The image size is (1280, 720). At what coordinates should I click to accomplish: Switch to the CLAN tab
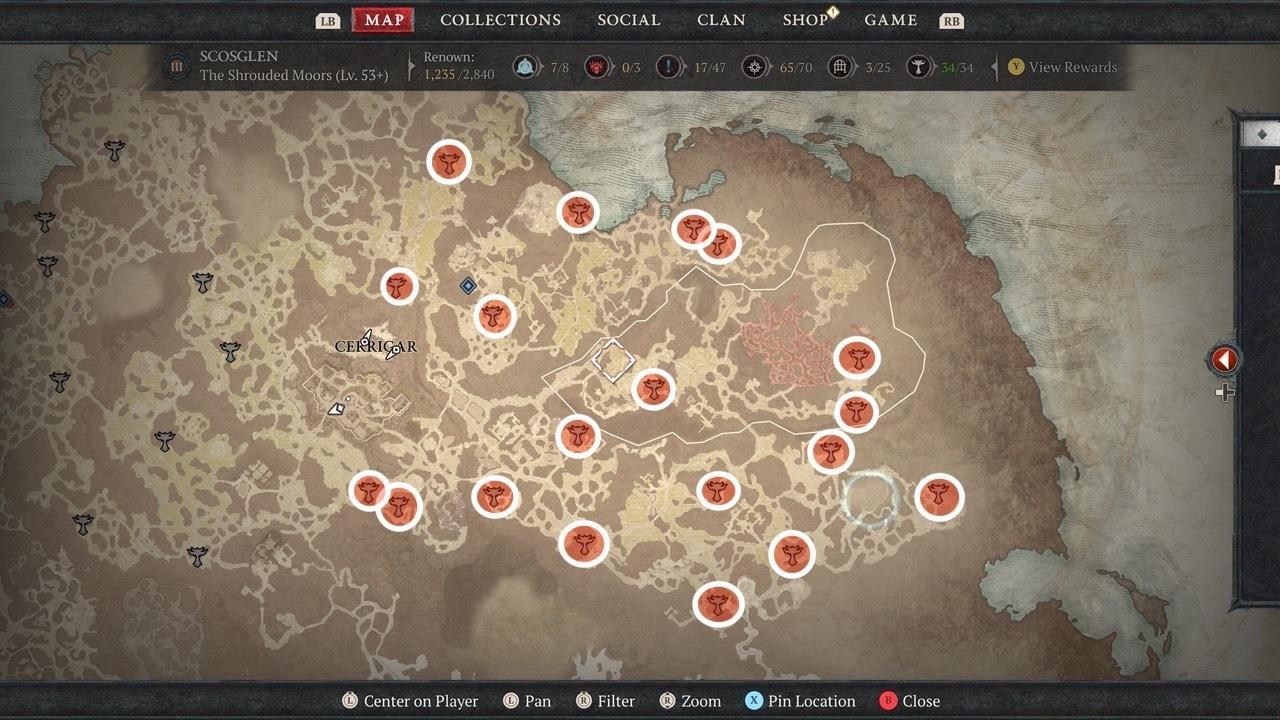[x=721, y=19]
